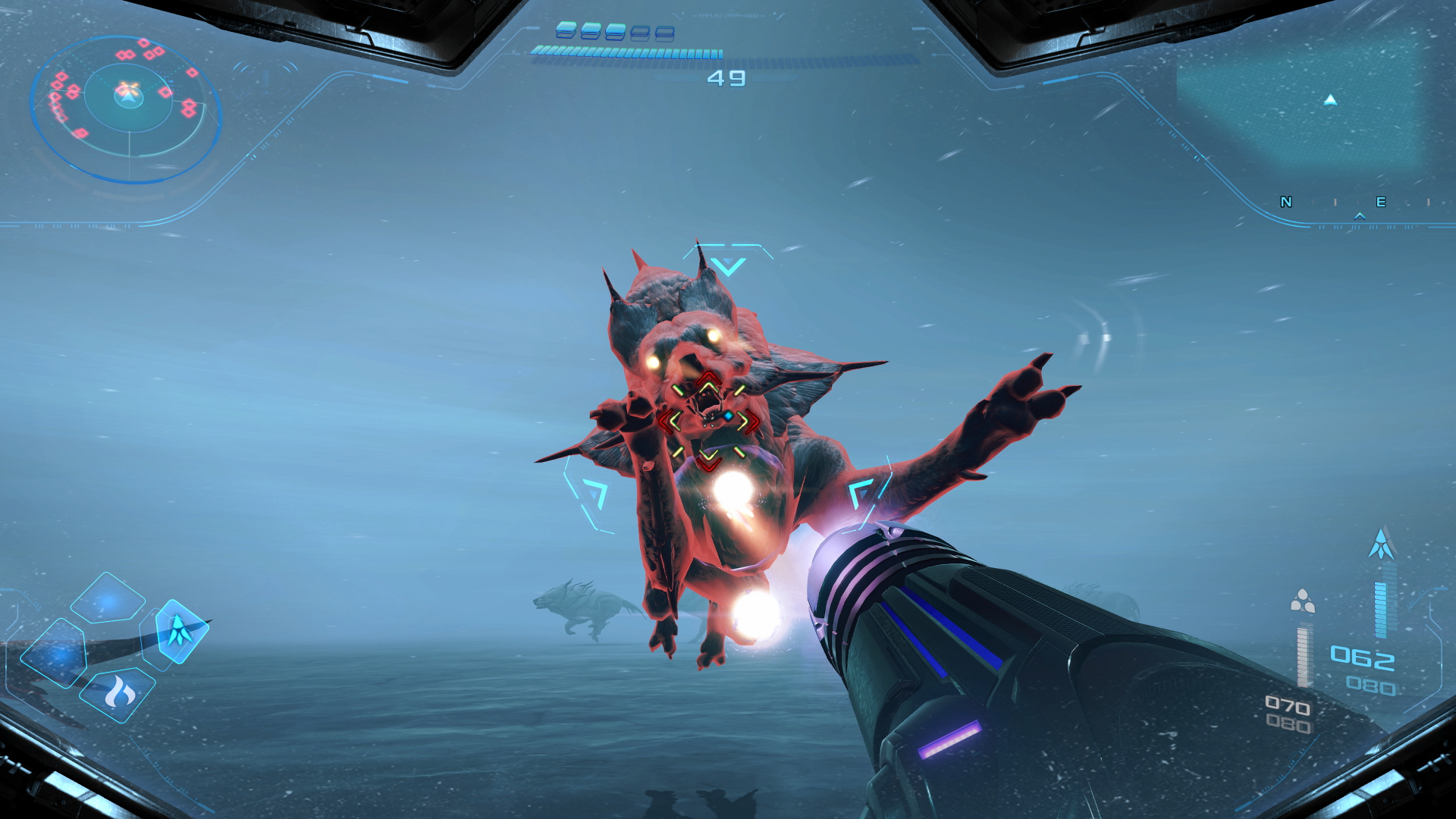
Task: Select the missile ability icon bottom-left
Action: 180,632
